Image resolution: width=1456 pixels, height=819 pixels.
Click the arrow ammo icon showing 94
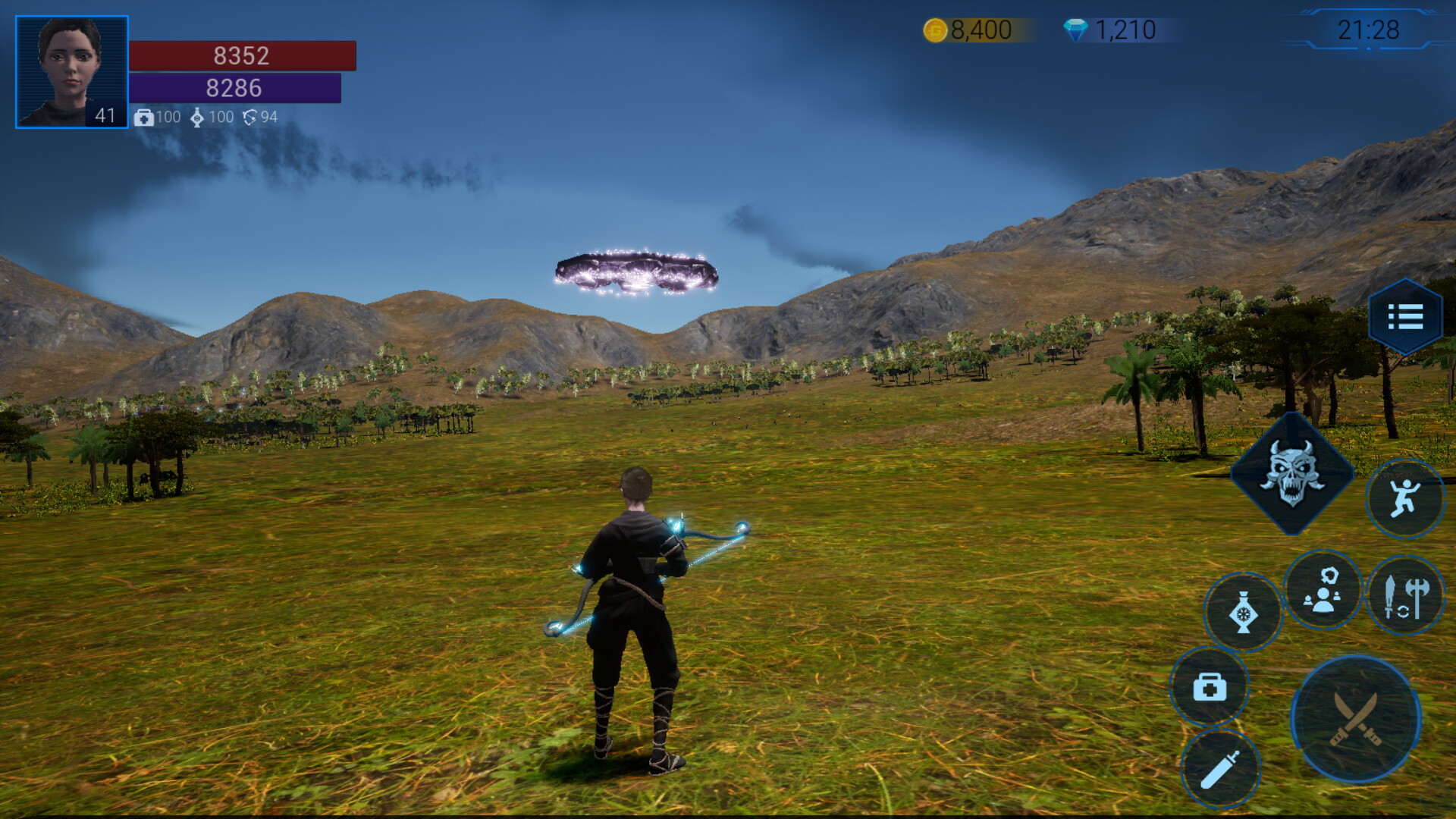click(250, 118)
